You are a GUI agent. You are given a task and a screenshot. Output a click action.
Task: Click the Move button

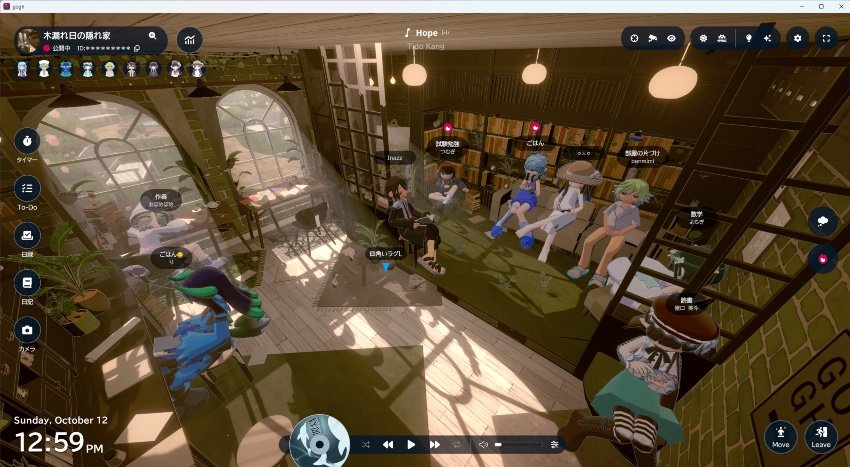tap(781, 435)
